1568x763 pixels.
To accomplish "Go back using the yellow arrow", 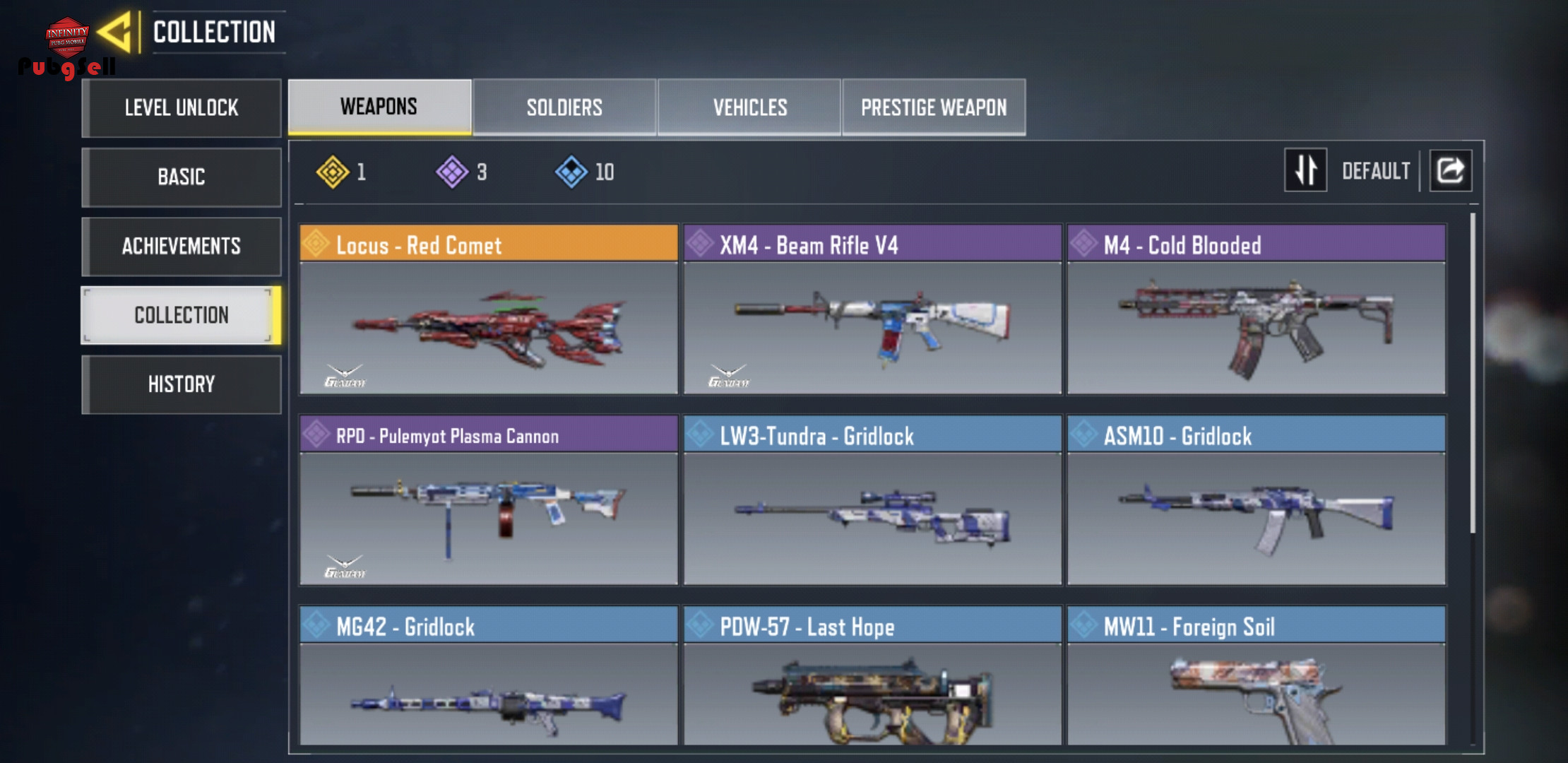I will 115,32.
